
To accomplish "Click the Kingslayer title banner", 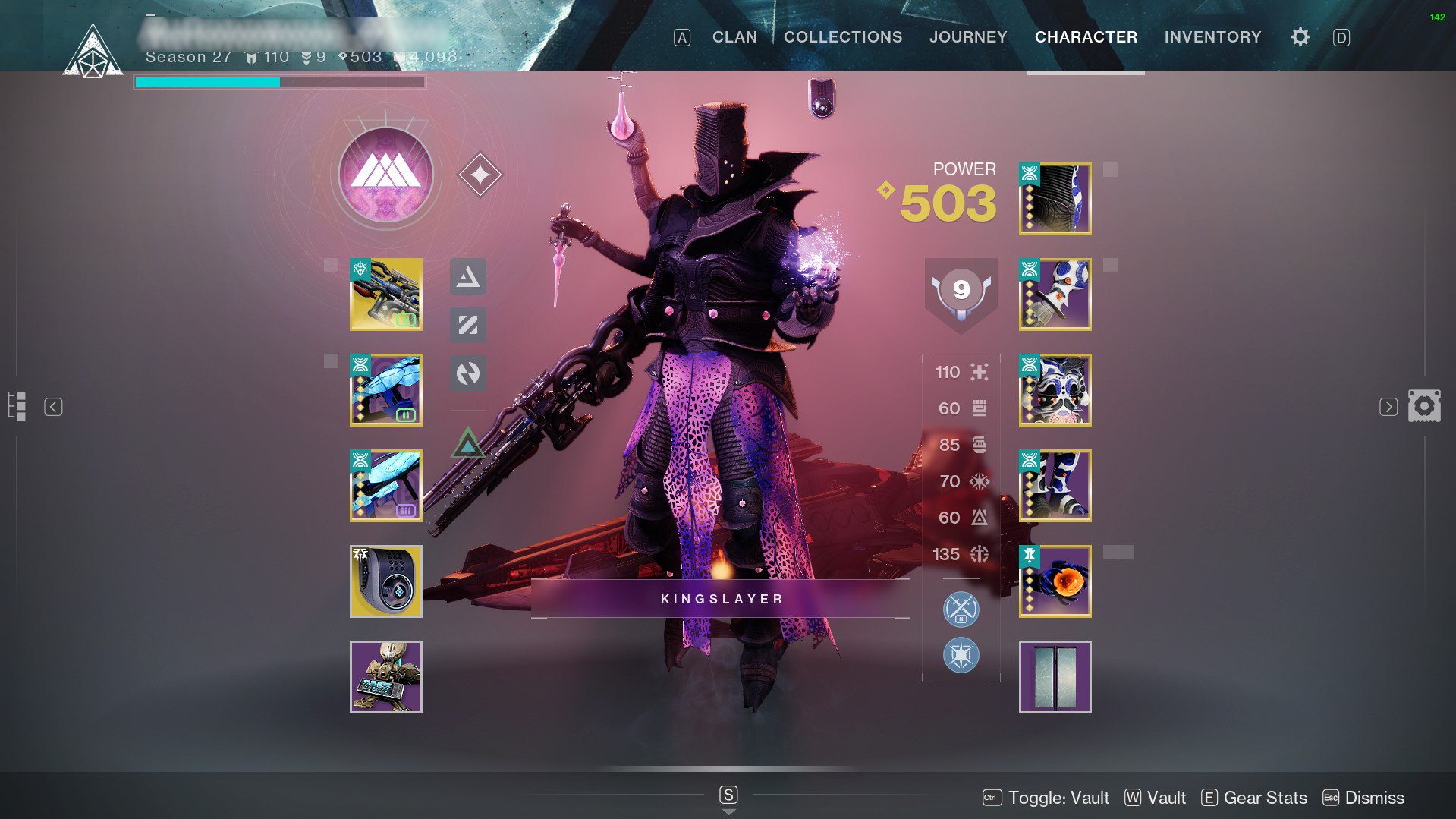I will 721,599.
